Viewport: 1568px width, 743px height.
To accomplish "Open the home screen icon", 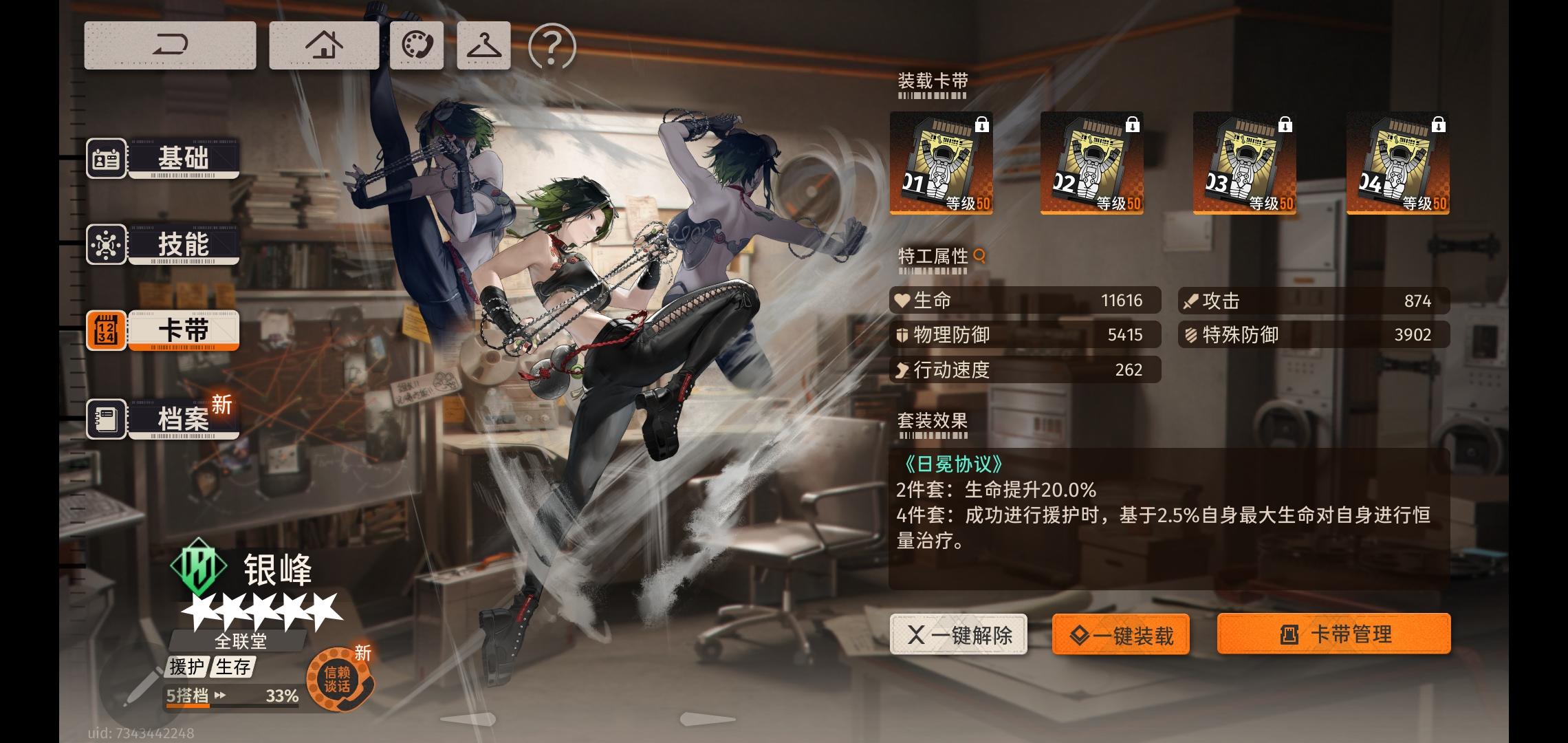I will click(x=323, y=45).
